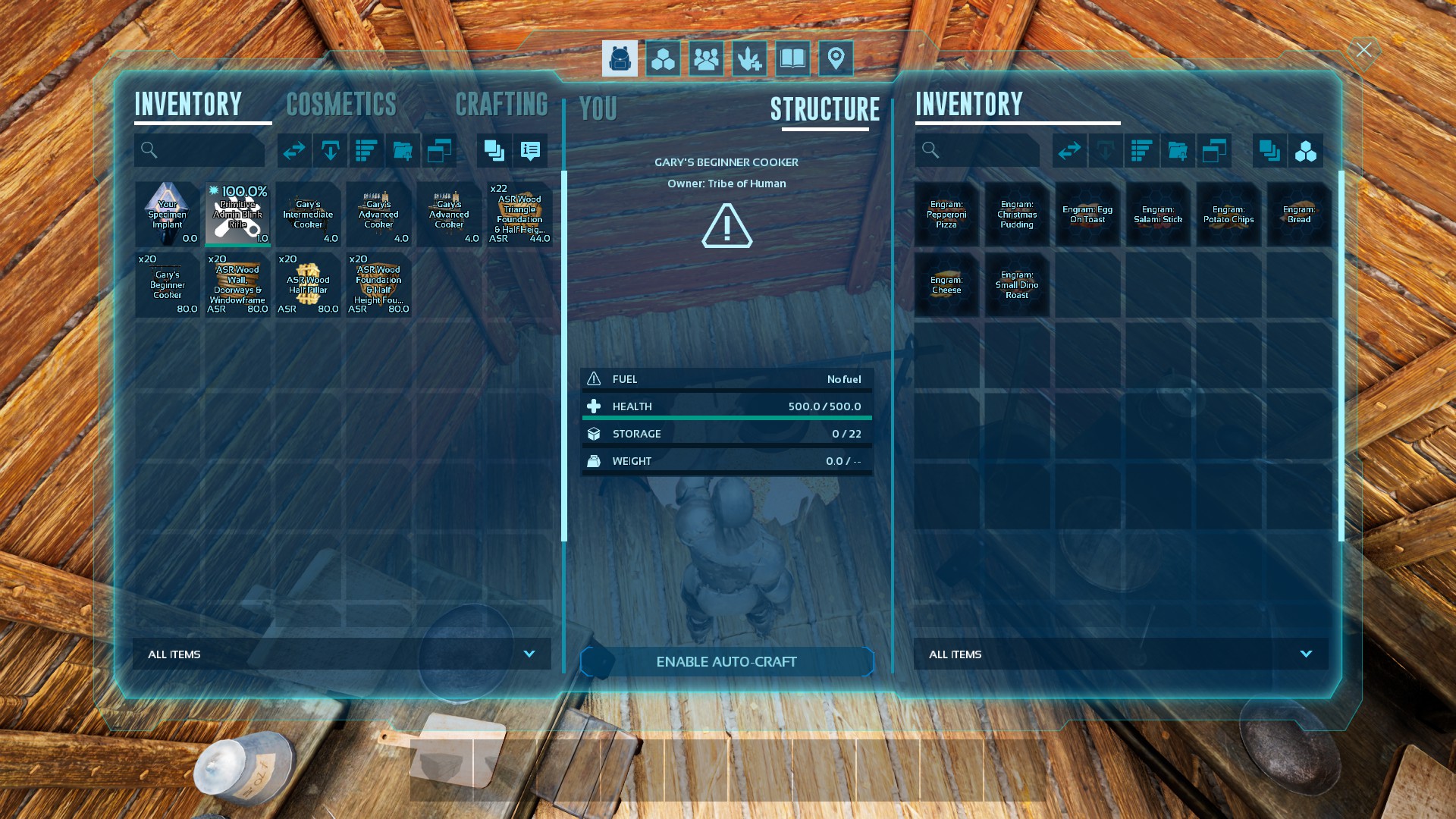The image size is (1456, 819).
Task: Pick the Small Dino Roast engram
Action: click(1017, 284)
